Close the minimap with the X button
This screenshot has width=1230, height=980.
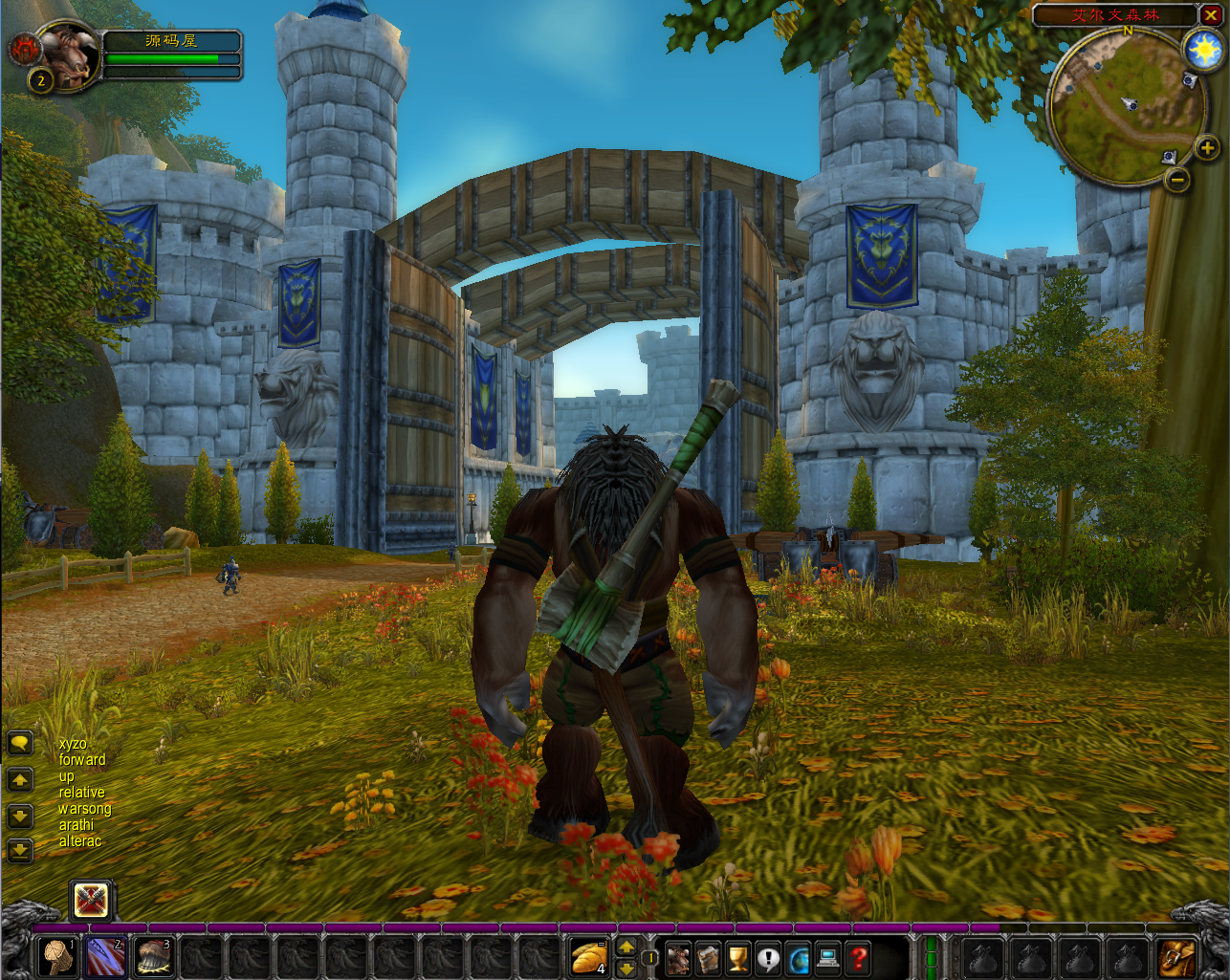point(1210,14)
